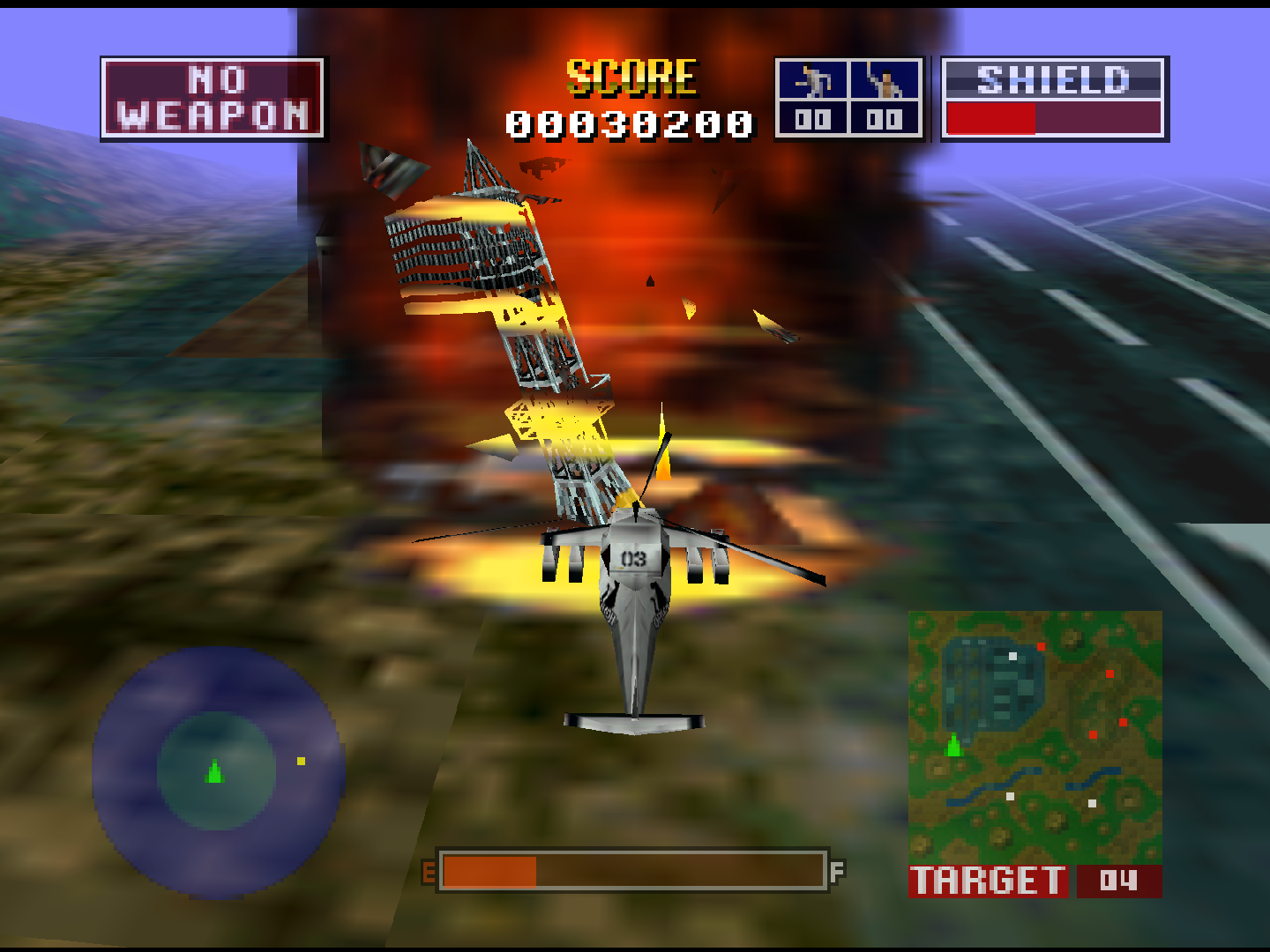This screenshot has width=1270, height=952.
Task: Open the TARGET counter showing 04
Action: tap(1118, 880)
